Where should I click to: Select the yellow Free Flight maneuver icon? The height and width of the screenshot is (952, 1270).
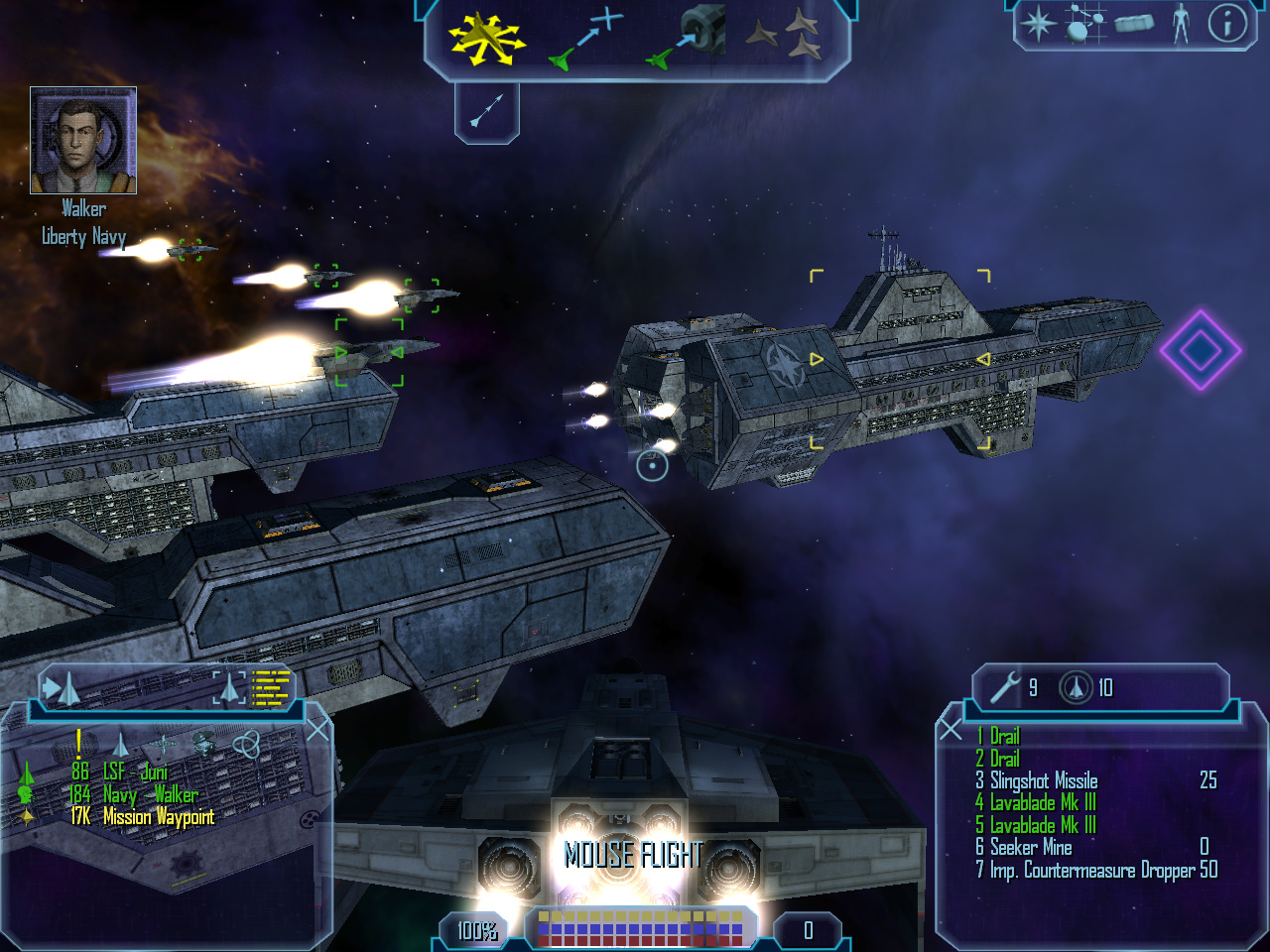pos(485,39)
